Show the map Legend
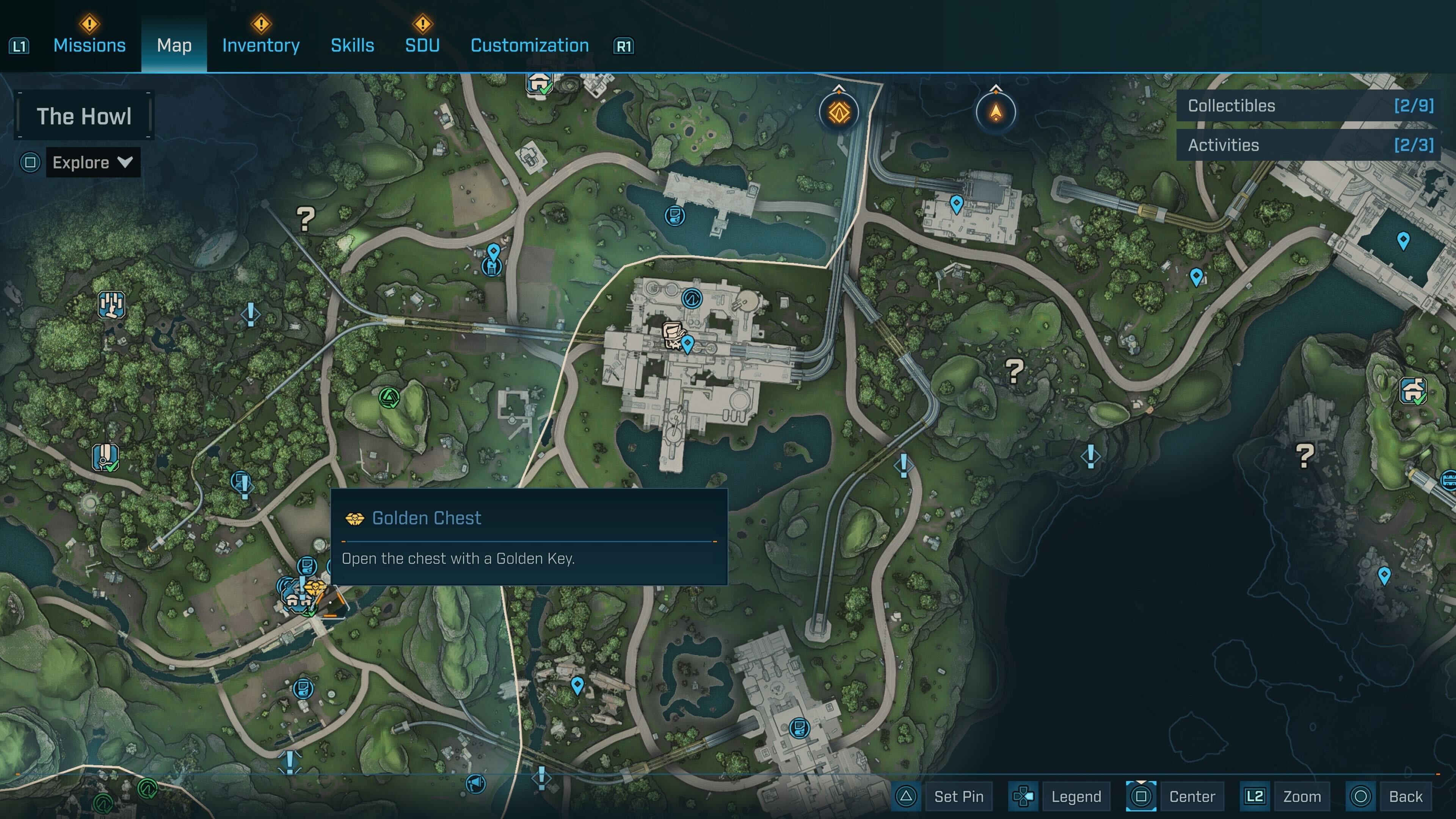Screen dimensions: 1456x819 pos(1076,796)
